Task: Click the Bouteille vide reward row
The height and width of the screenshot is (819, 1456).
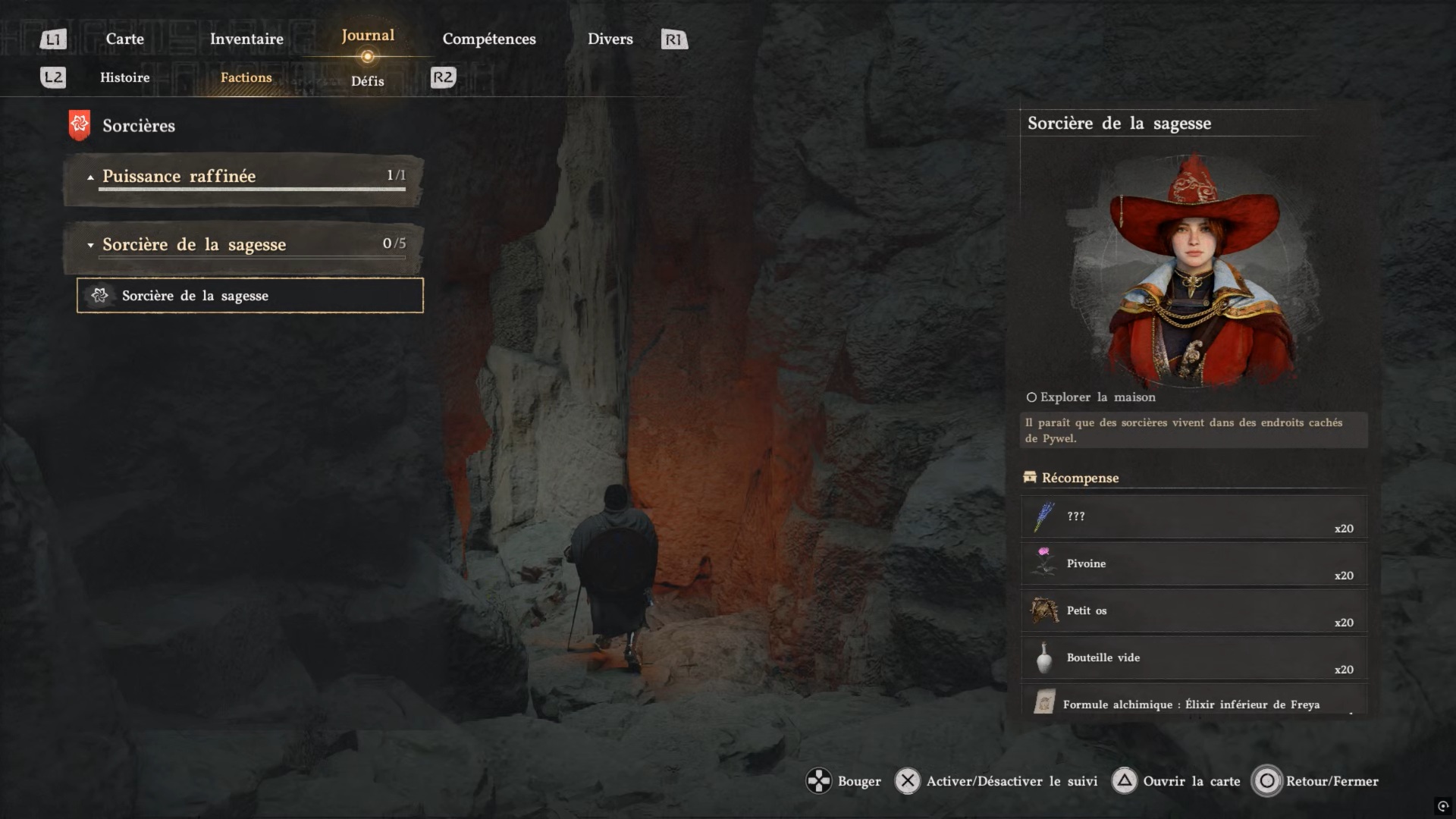Action: coord(1194,657)
